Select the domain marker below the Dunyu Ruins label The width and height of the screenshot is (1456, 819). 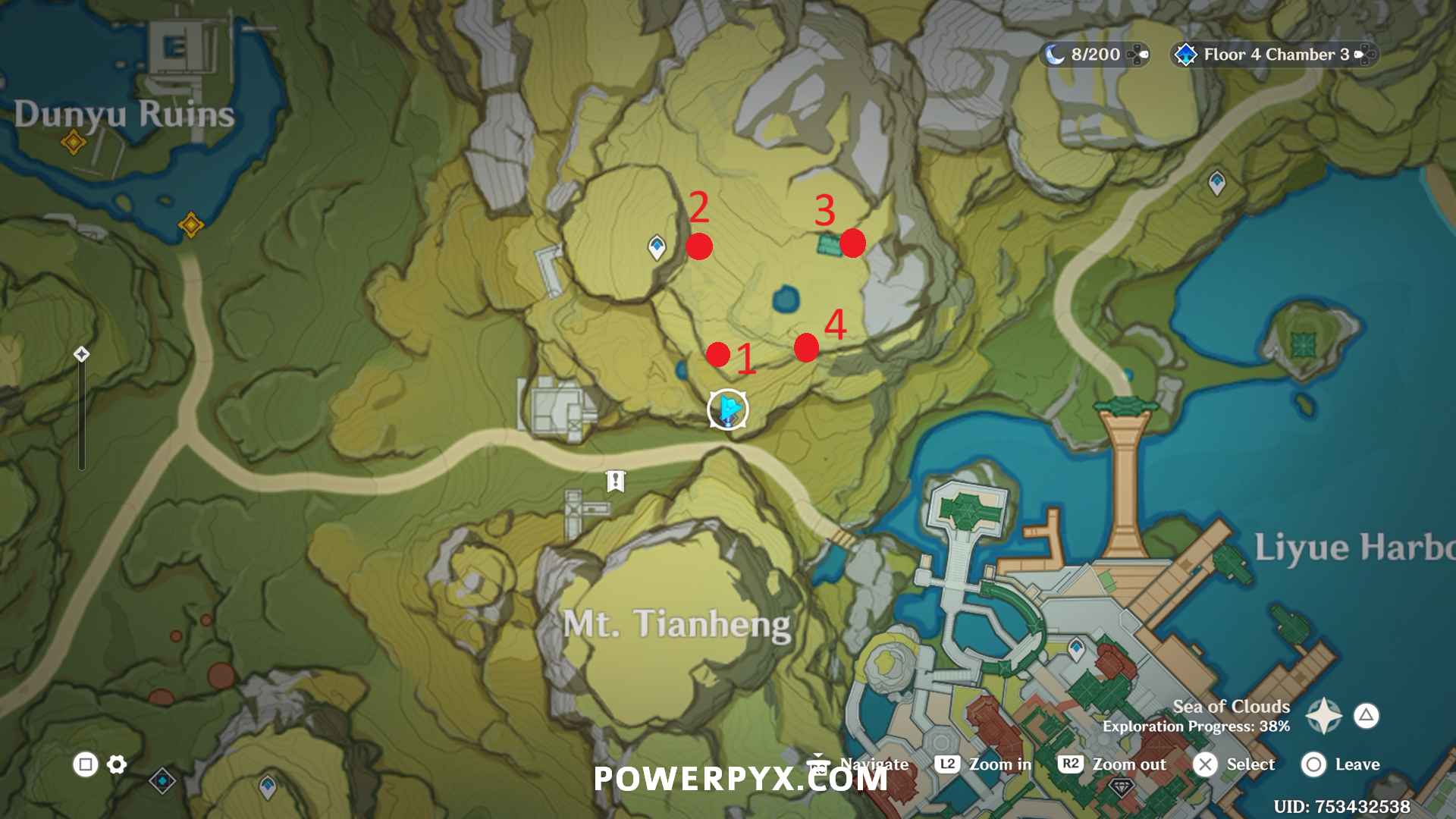point(74,141)
